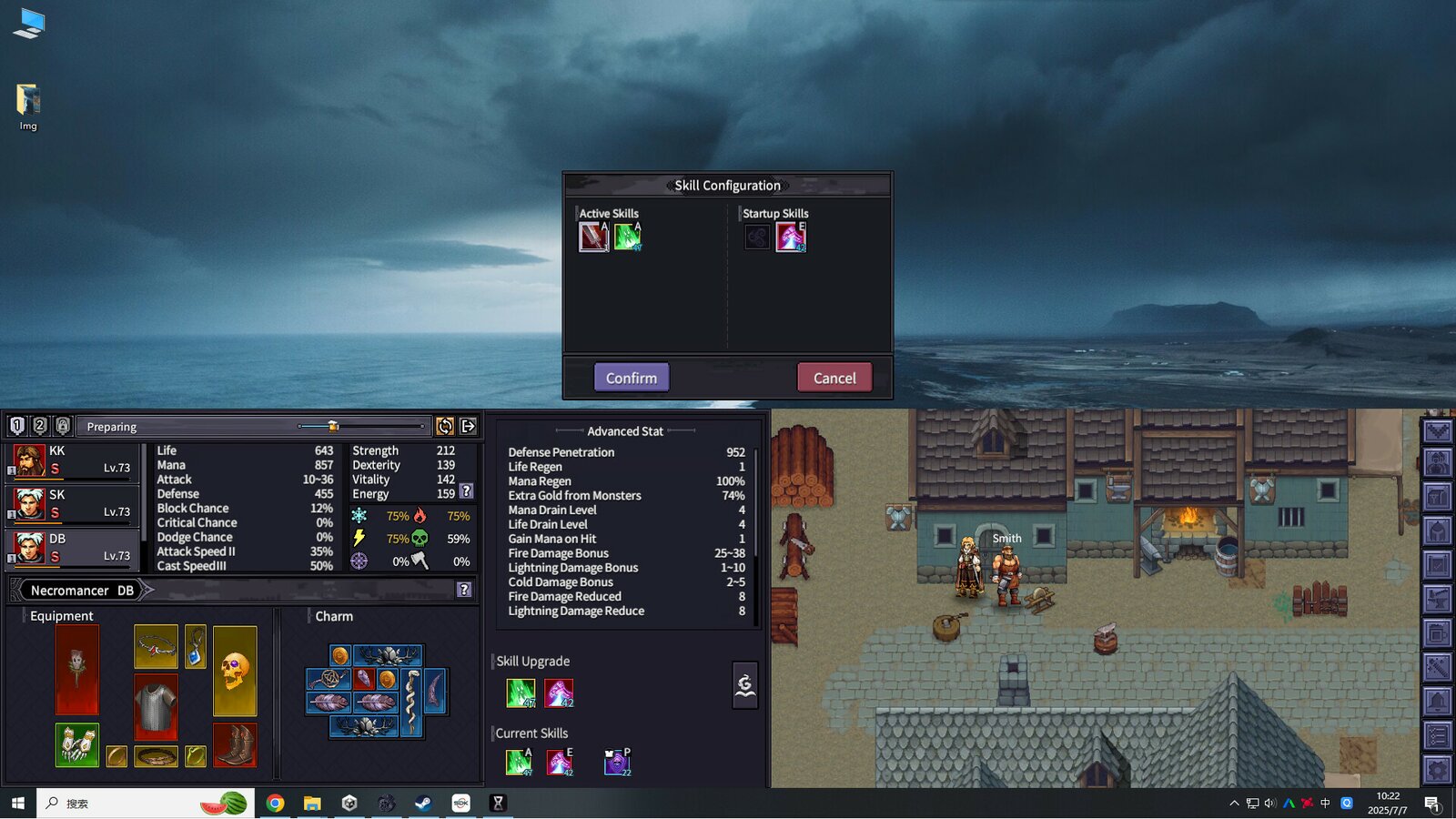Switch to the Charm tab

333,616
